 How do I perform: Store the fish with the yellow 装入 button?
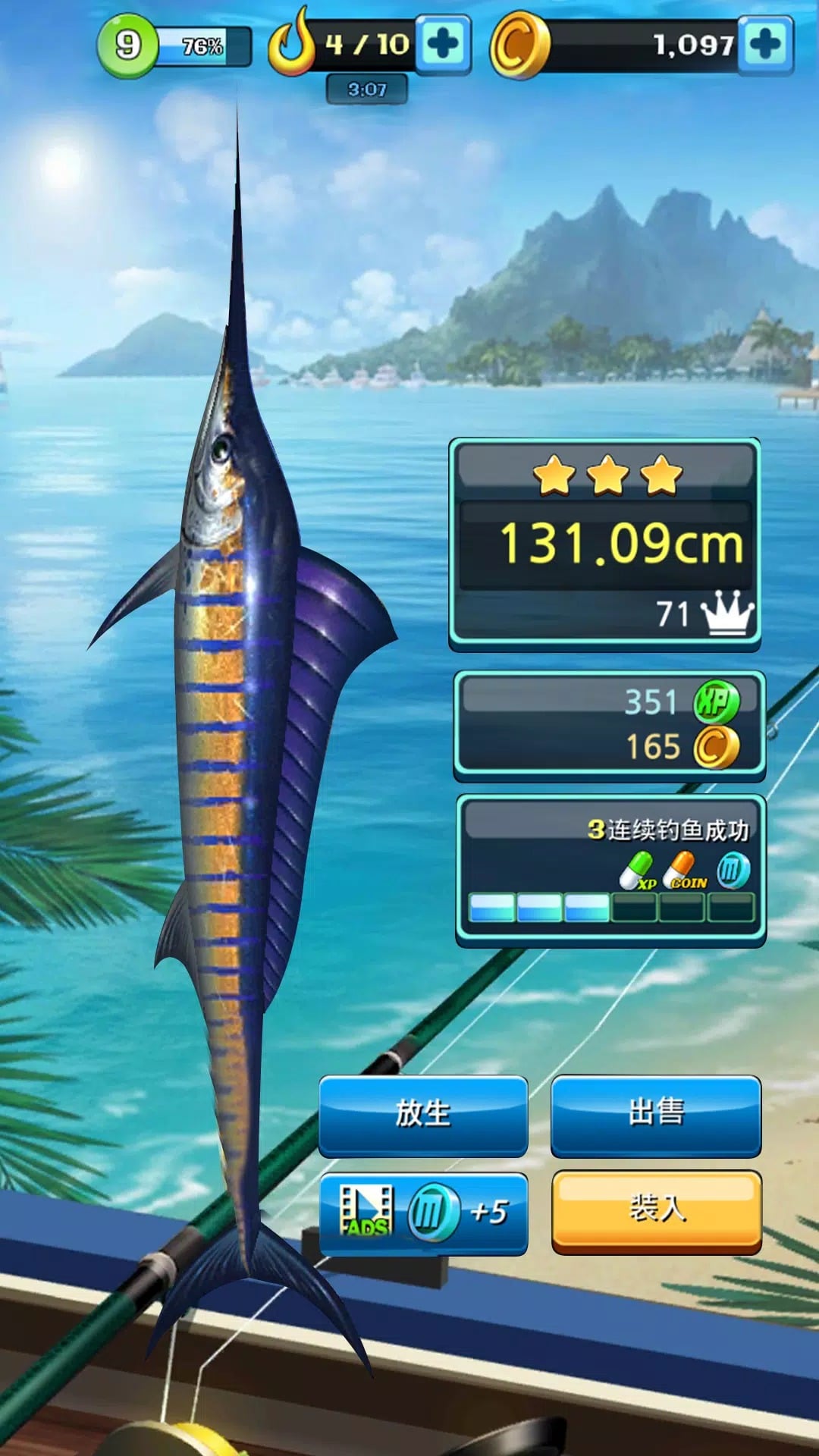(x=656, y=1210)
